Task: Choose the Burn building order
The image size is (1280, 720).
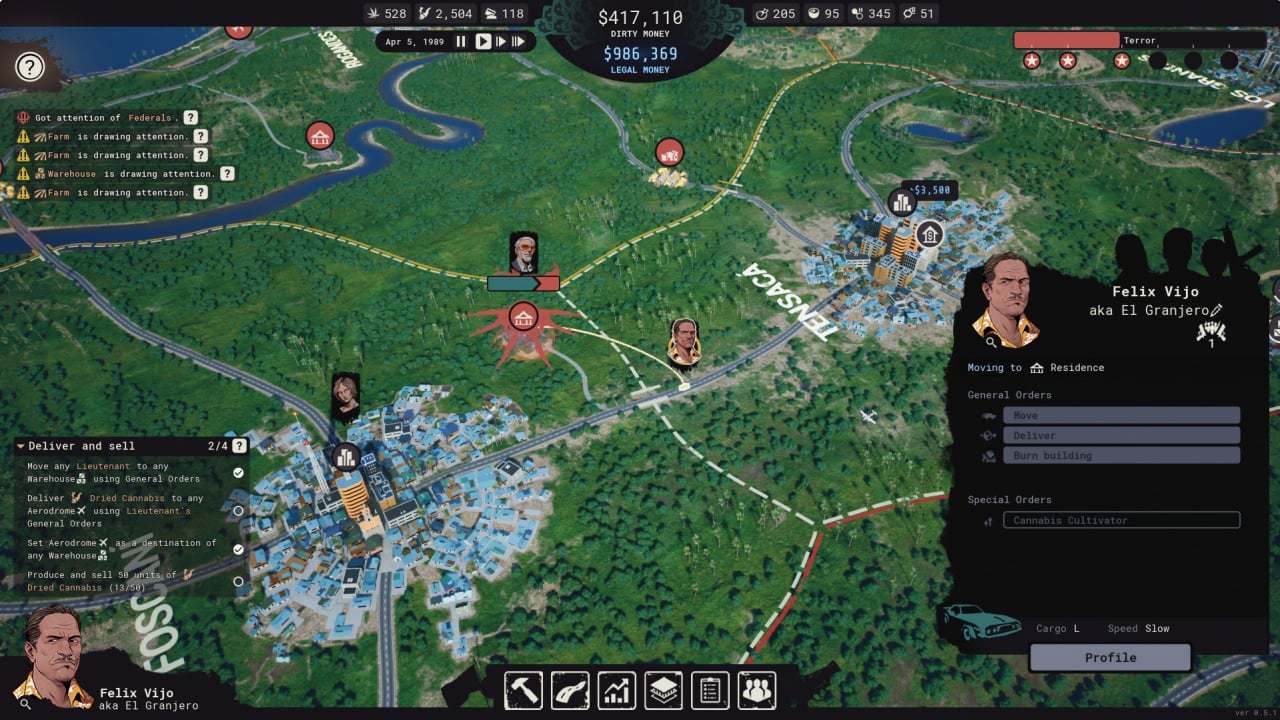Action: 1121,455
